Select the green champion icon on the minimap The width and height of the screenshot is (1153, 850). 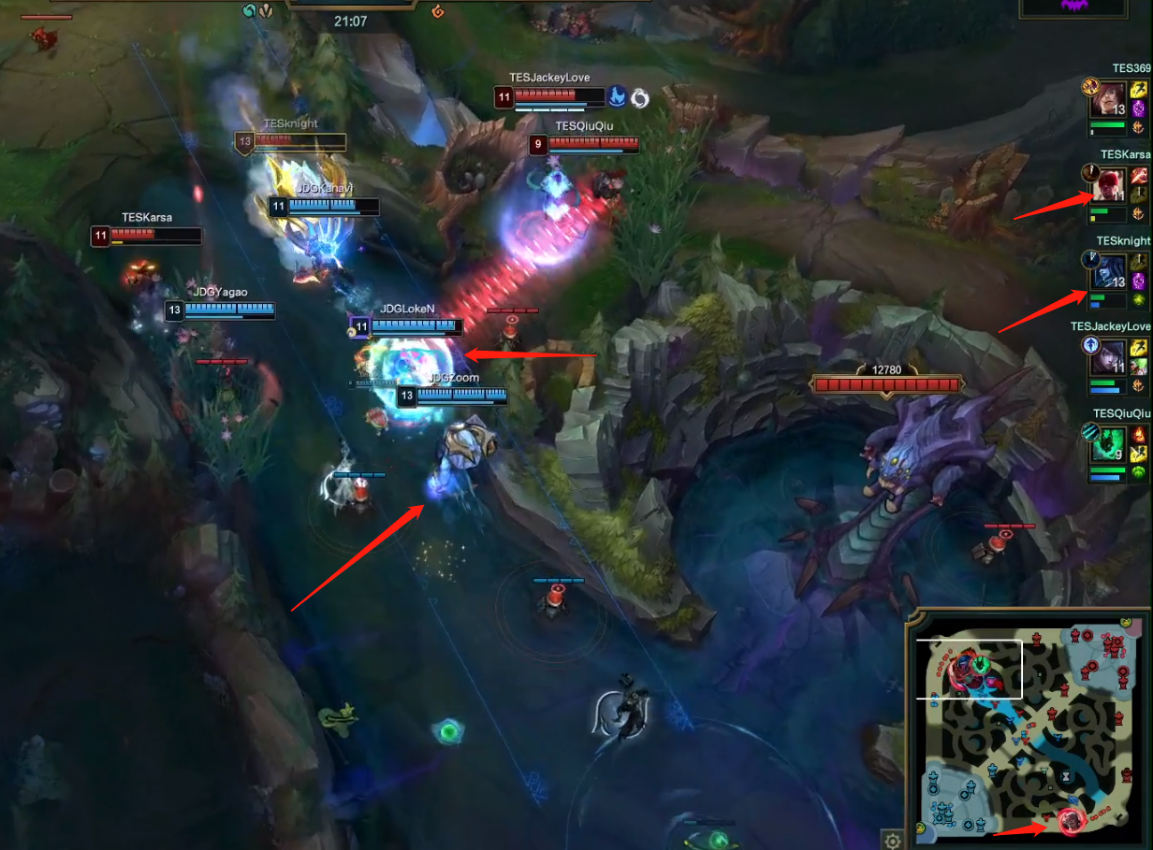(x=982, y=663)
